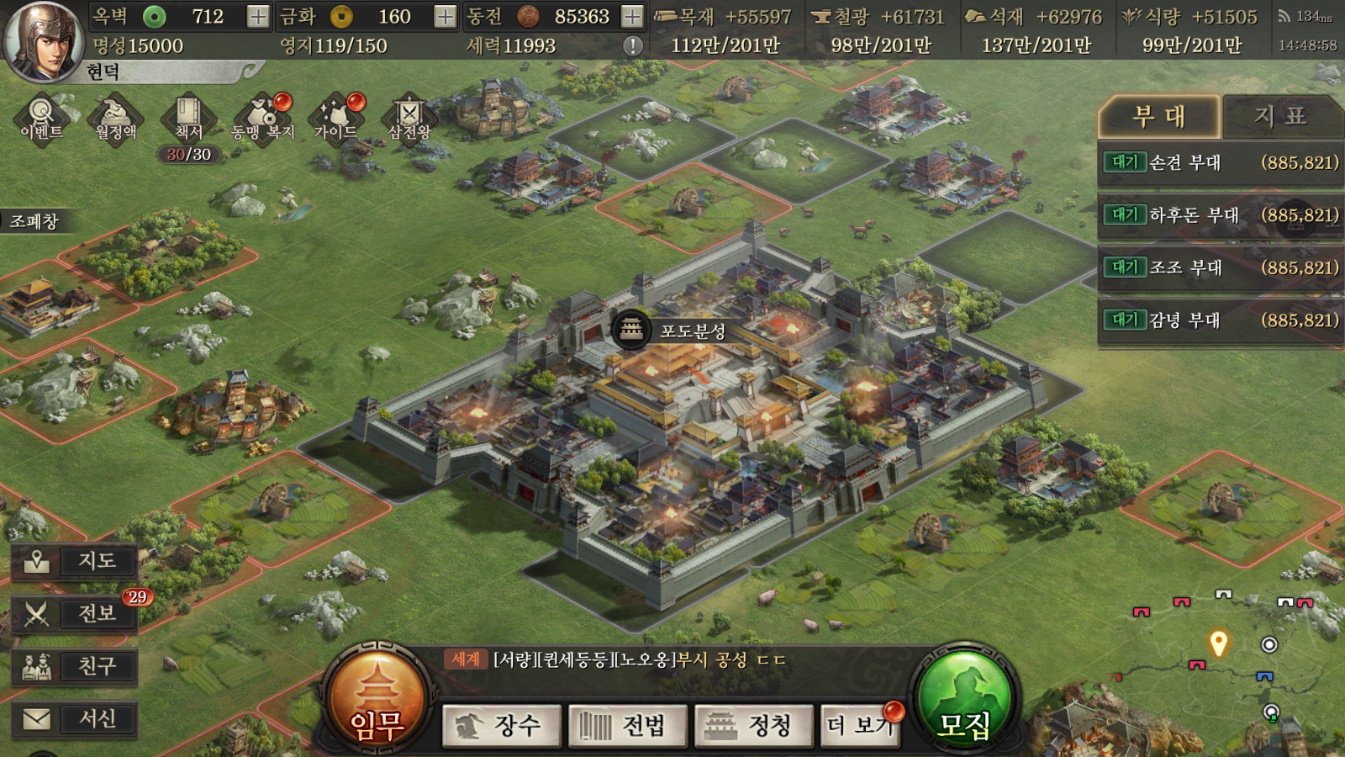This screenshot has width=1345, height=757.
Task: Buy more 동전 using its plus button
Action: [x=632, y=17]
